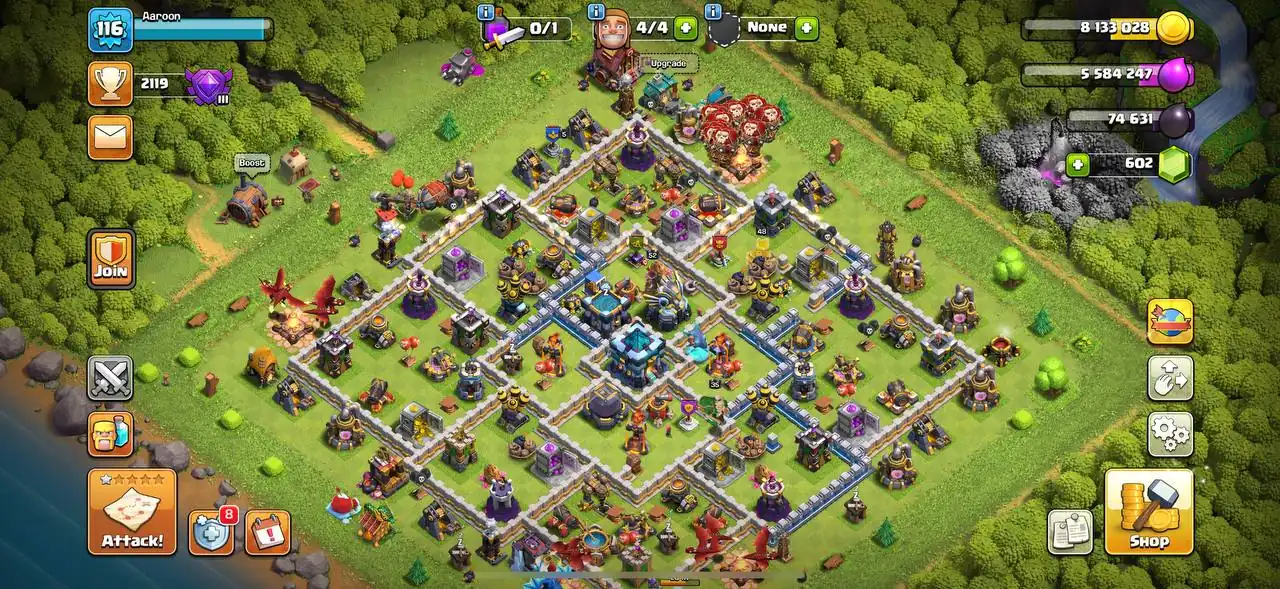Screen dimensions: 1280x589
Task: Add builders with the 4/4 plus button
Action: pyautogui.click(x=685, y=28)
